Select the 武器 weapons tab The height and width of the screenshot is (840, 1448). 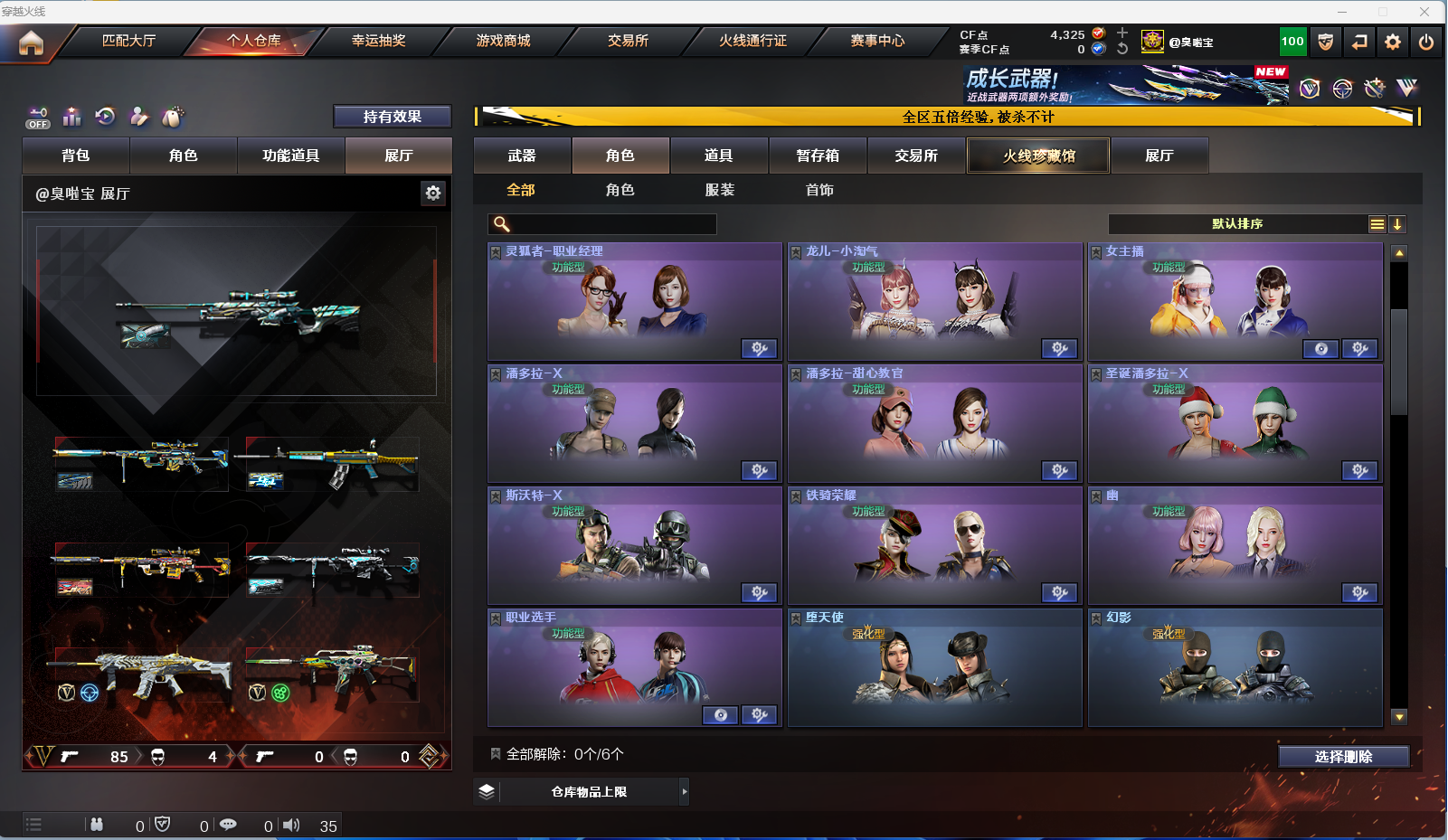[522, 156]
